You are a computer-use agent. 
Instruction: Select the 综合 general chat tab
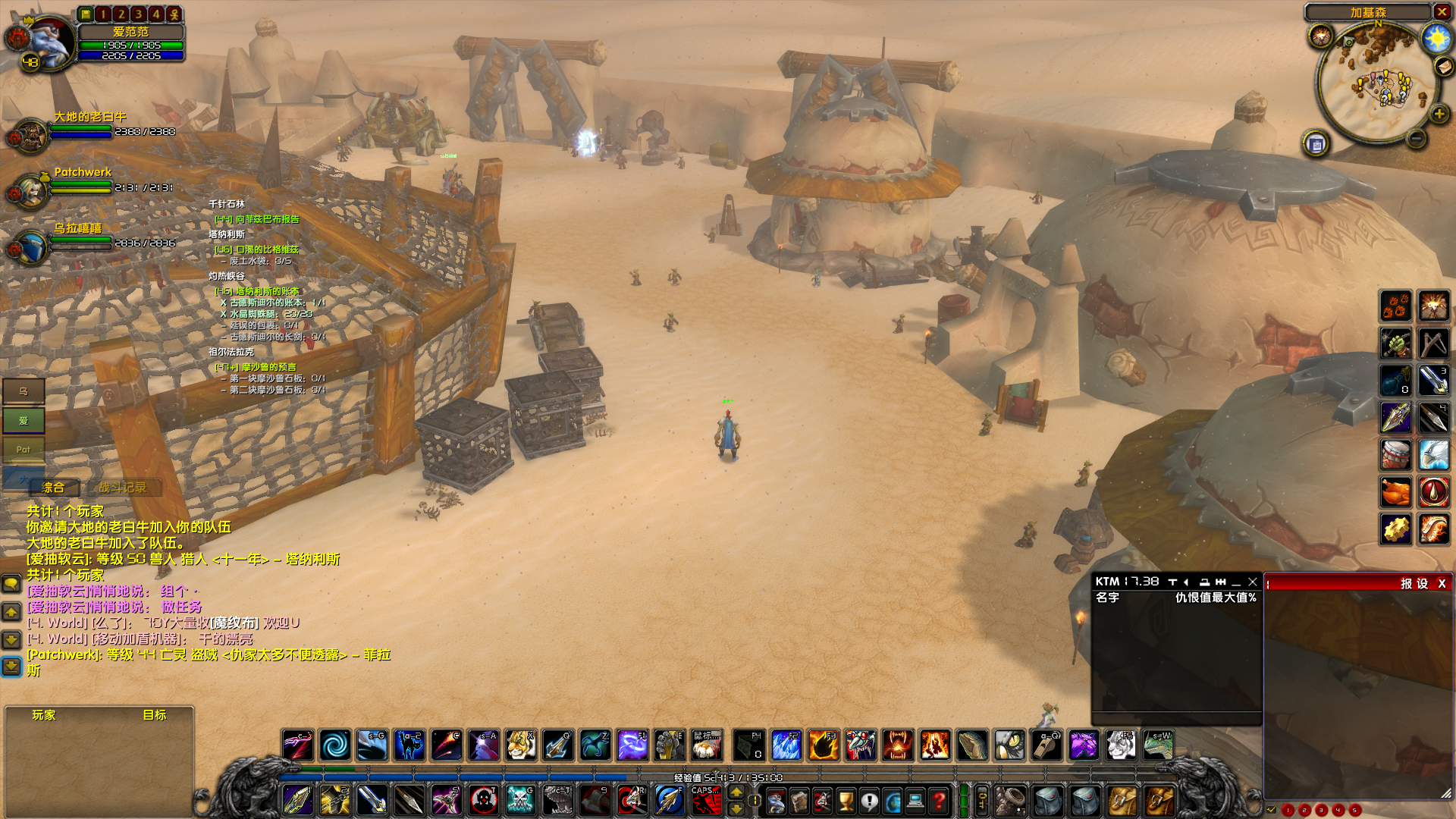pyautogui.click(x=53, y=488)
